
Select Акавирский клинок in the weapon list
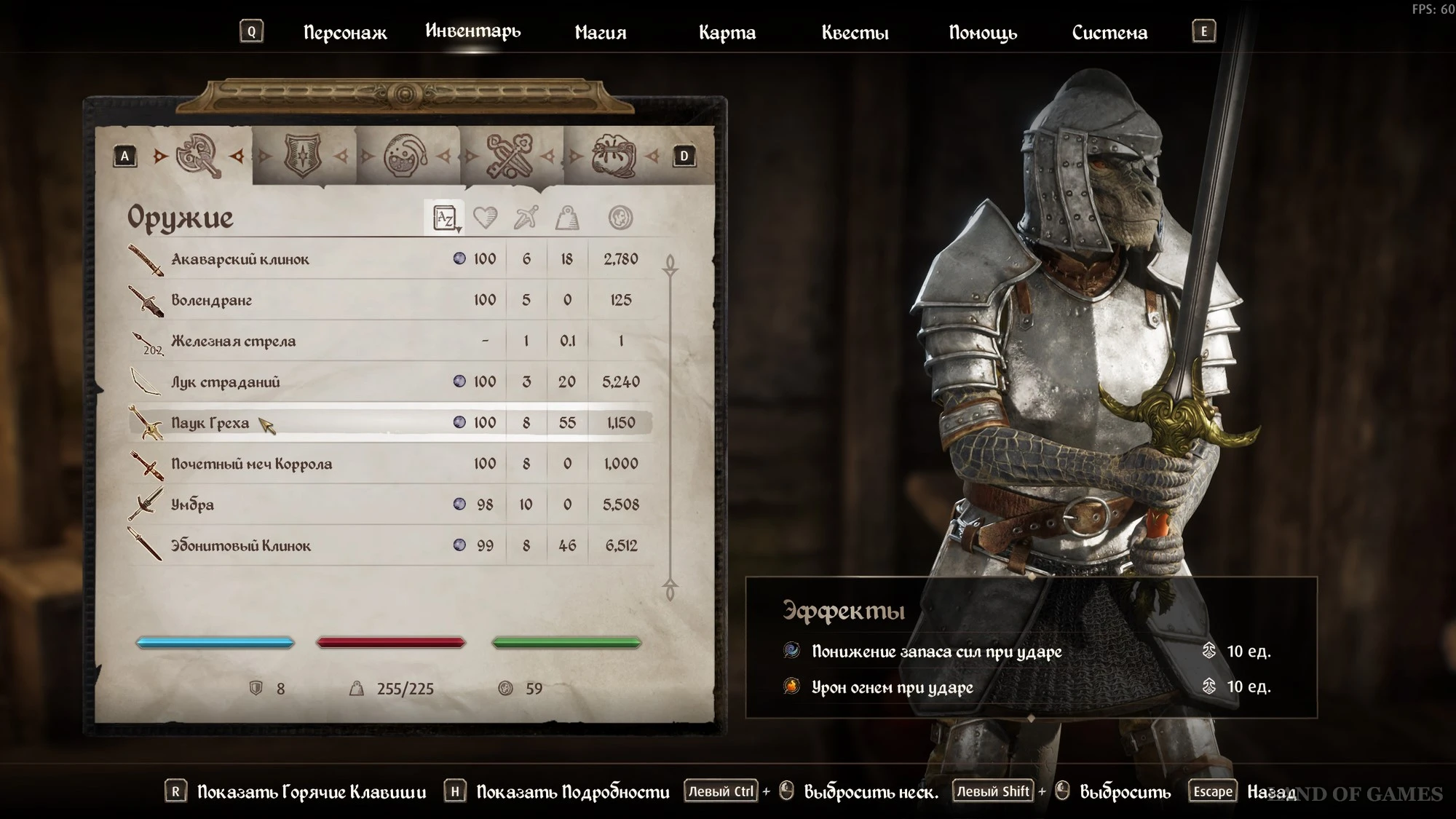pos(240,259)
